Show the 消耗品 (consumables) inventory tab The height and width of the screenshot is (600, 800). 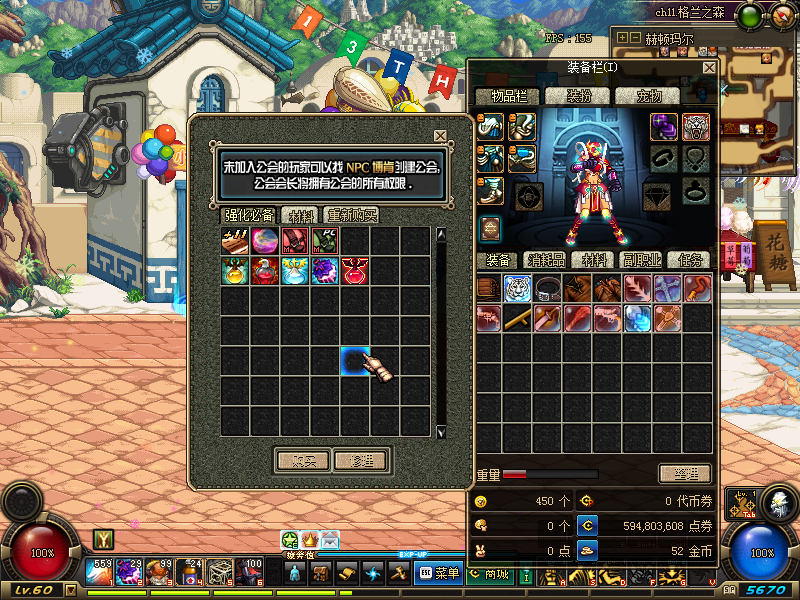click(x=545, y=261)
